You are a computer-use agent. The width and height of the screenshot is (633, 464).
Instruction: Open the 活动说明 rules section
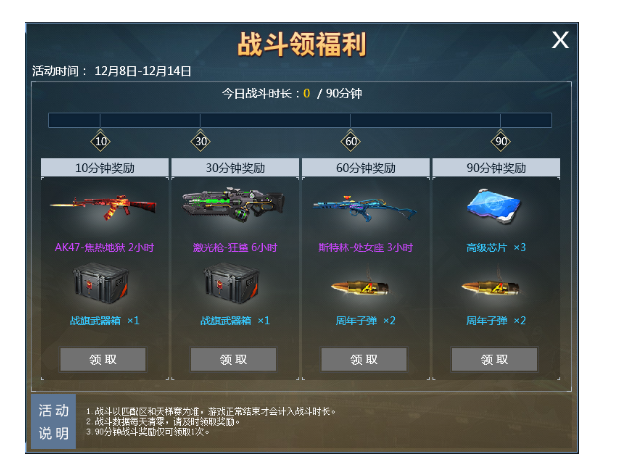54,421
